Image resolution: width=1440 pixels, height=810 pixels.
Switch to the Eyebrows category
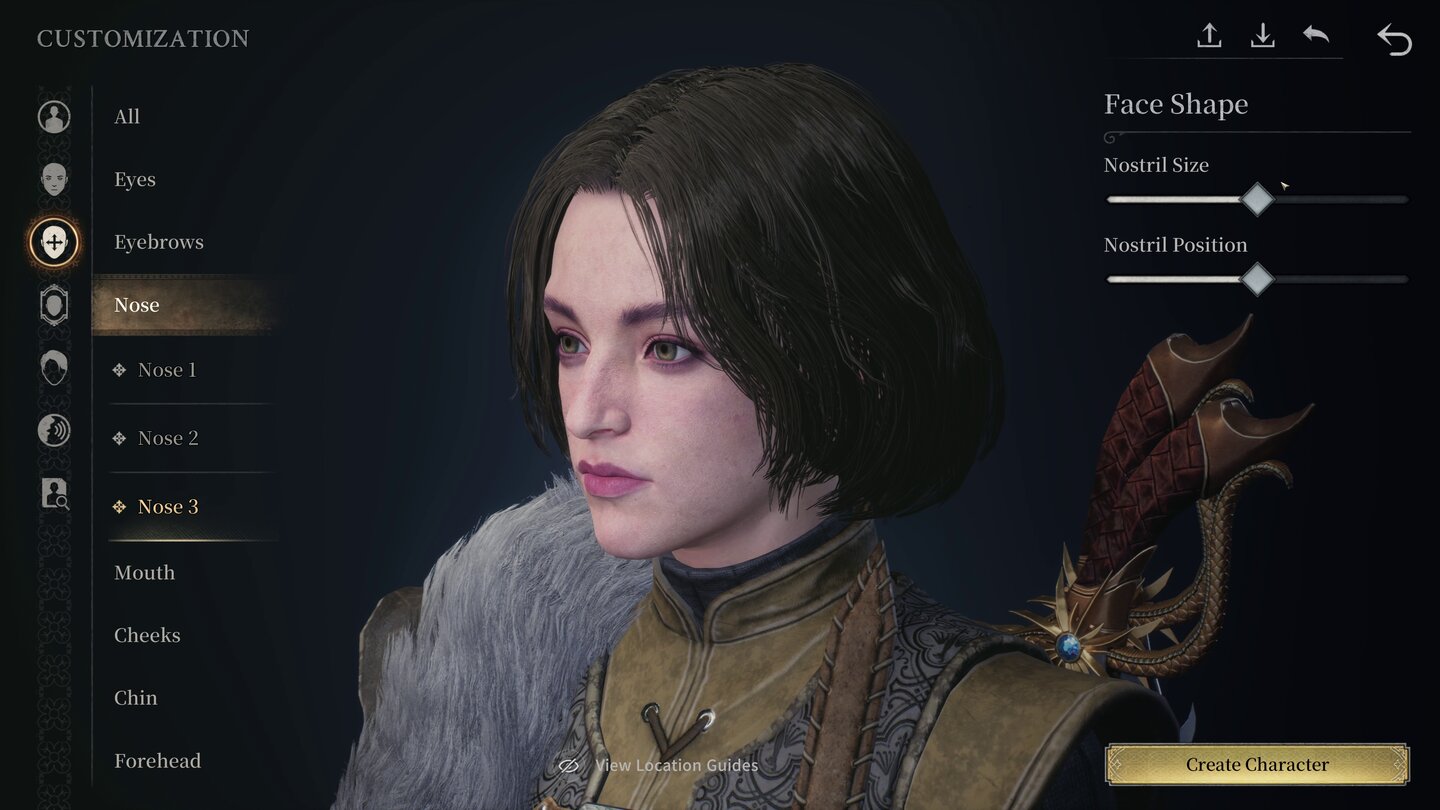click(159, 241)
